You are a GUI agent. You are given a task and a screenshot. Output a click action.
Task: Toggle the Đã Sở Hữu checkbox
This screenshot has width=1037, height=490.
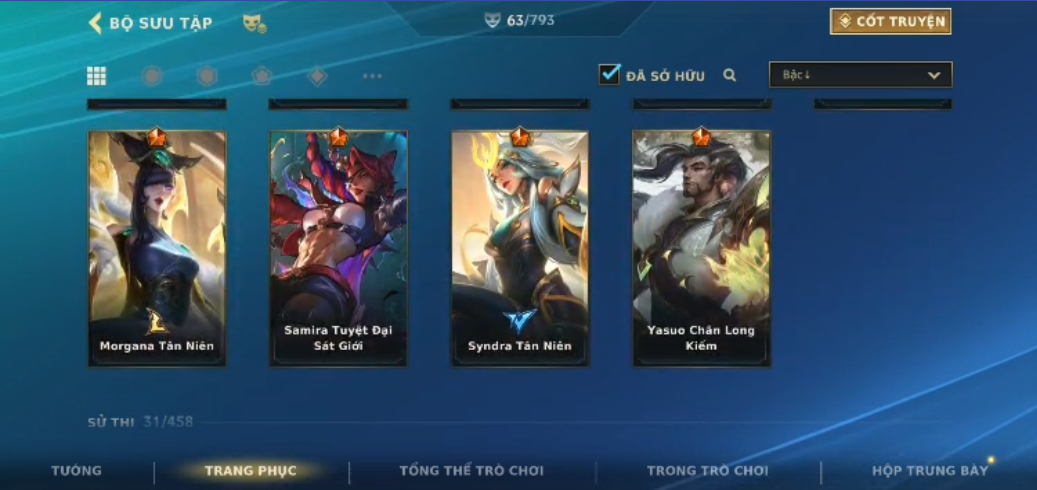click(x=610, y=75)
